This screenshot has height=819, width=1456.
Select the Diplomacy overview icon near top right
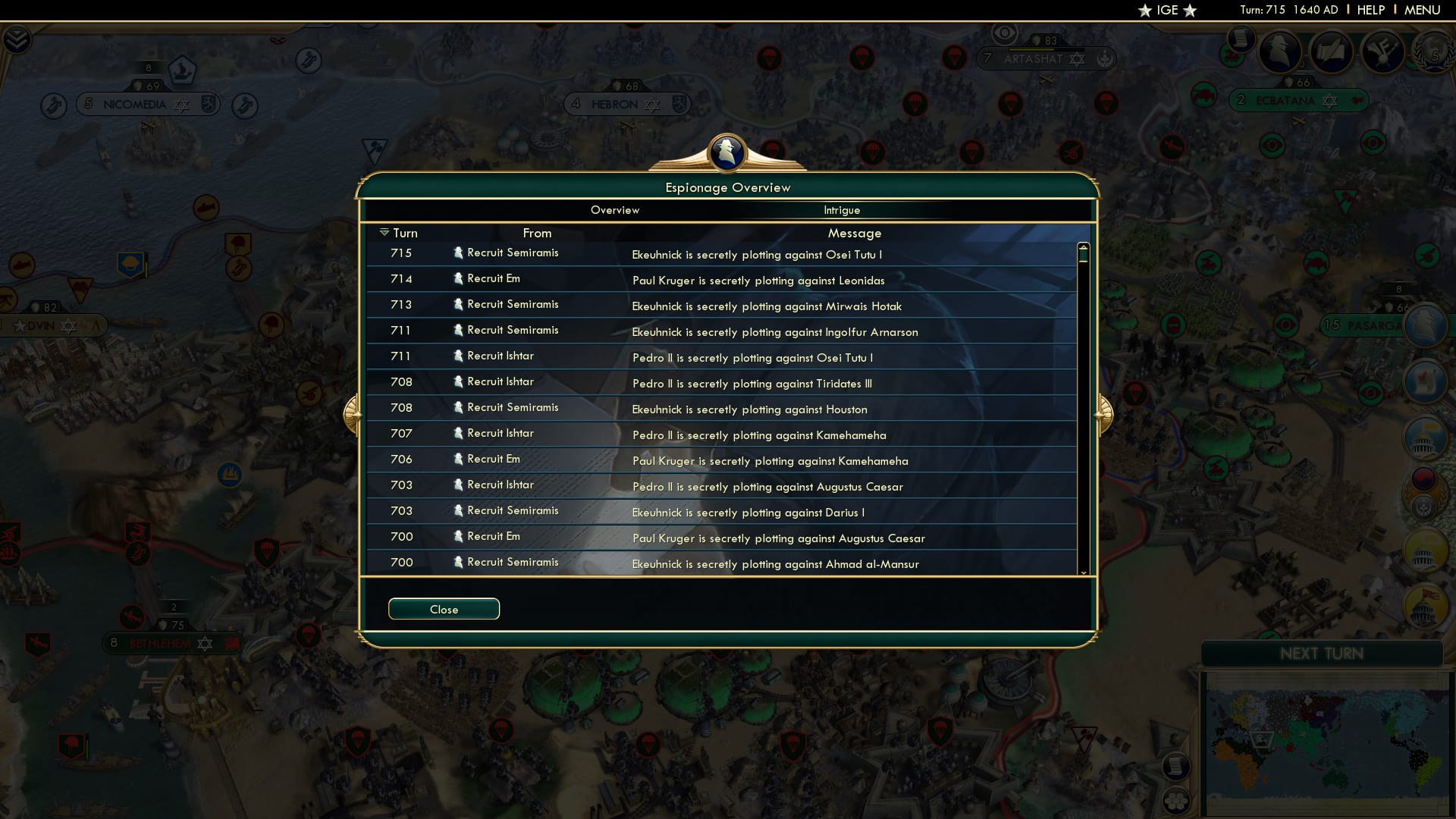[1382, 52]
